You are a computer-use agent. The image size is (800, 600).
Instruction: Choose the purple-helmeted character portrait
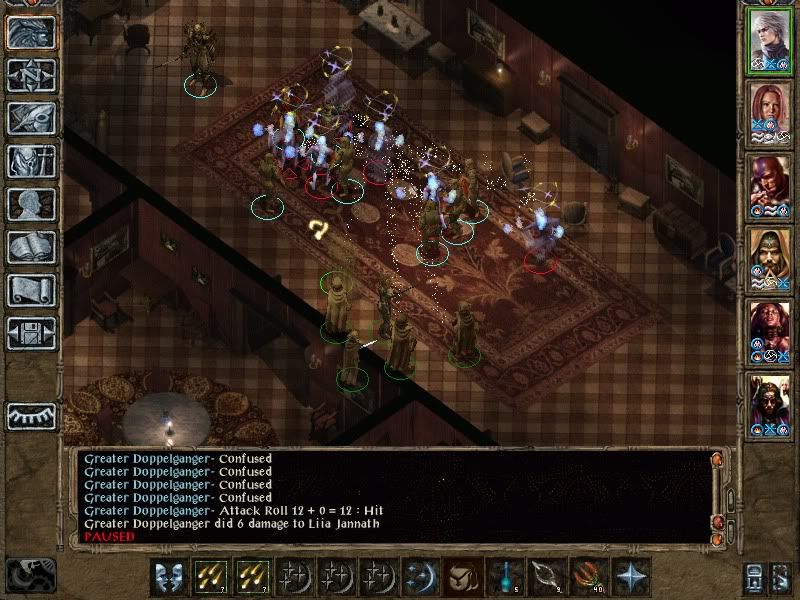pos(770,186)
